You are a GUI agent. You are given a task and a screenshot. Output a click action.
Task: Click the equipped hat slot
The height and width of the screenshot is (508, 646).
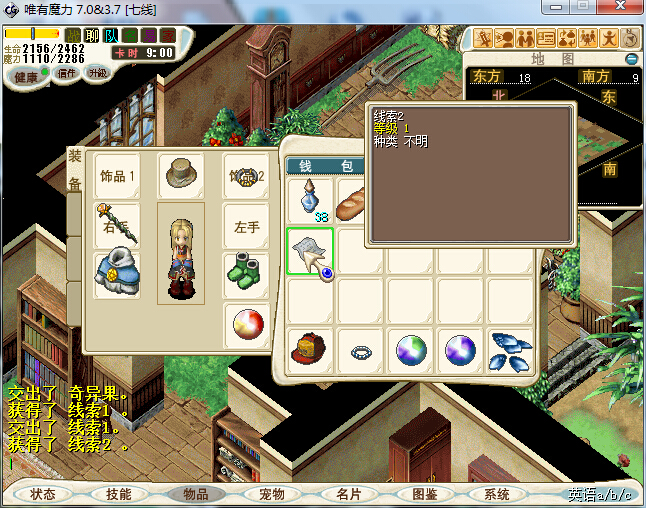(181, 175)
